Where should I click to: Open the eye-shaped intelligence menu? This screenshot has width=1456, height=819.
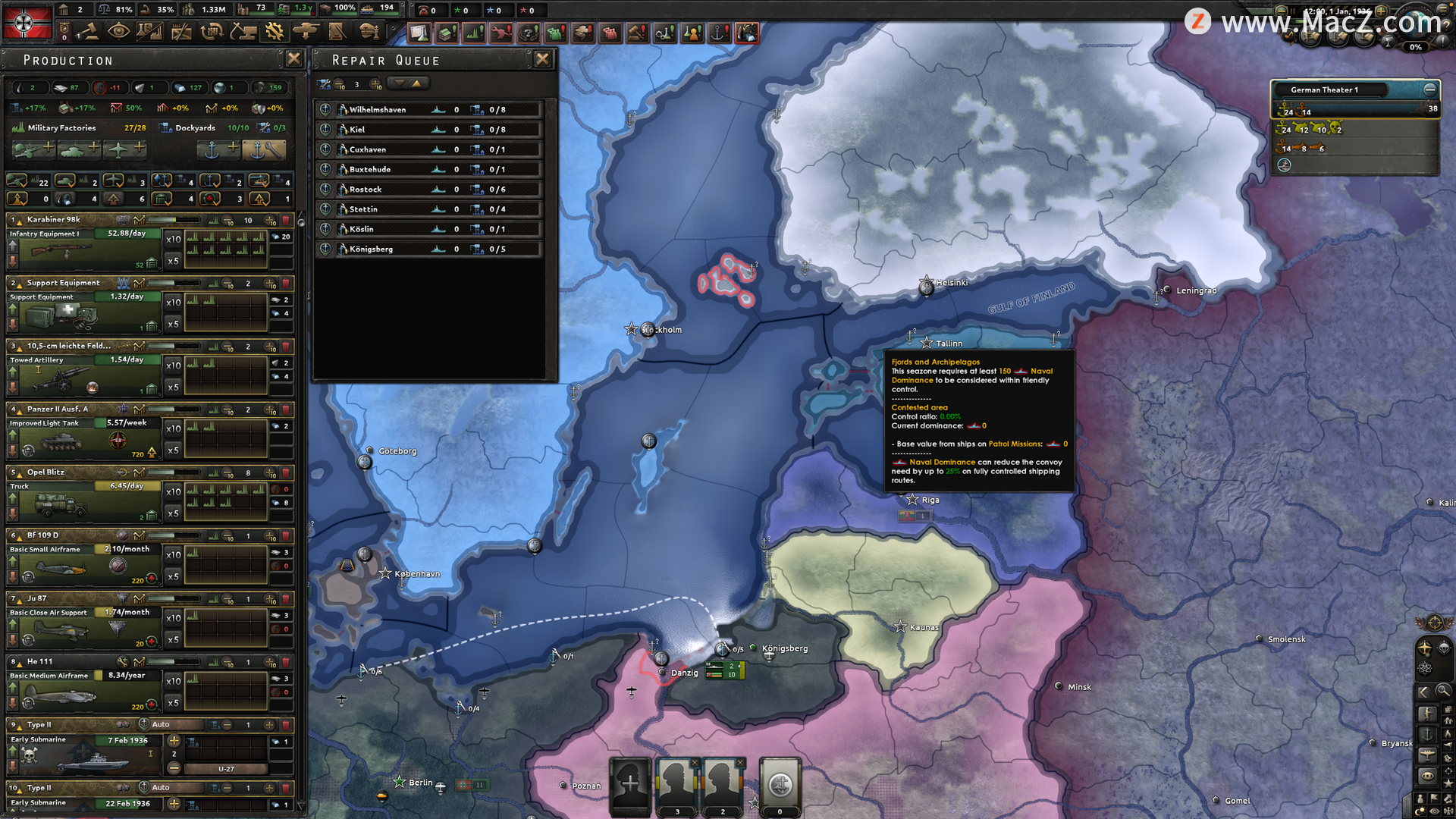pos(118,32)
